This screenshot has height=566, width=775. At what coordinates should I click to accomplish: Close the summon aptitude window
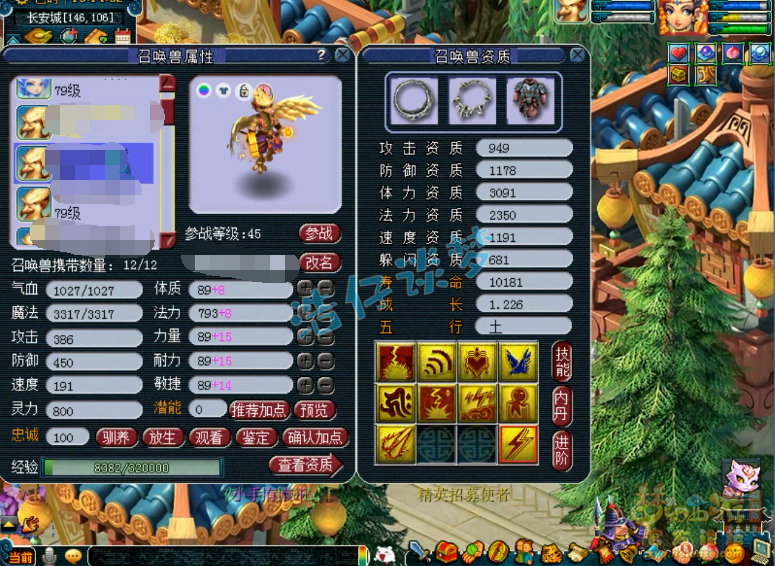point(578,56)
